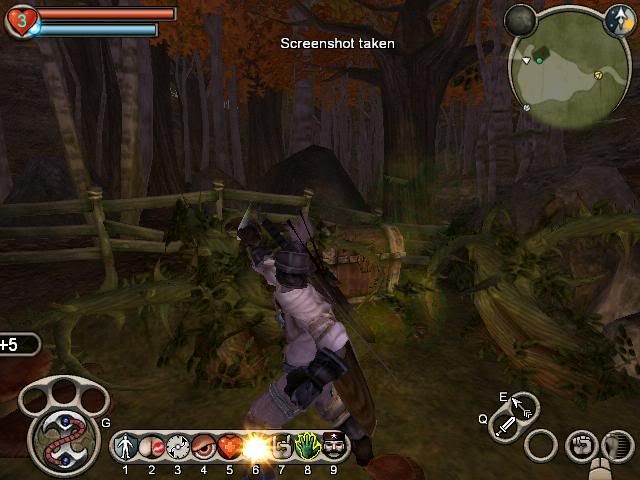Click the empty ring action slot

click(541, 445)
